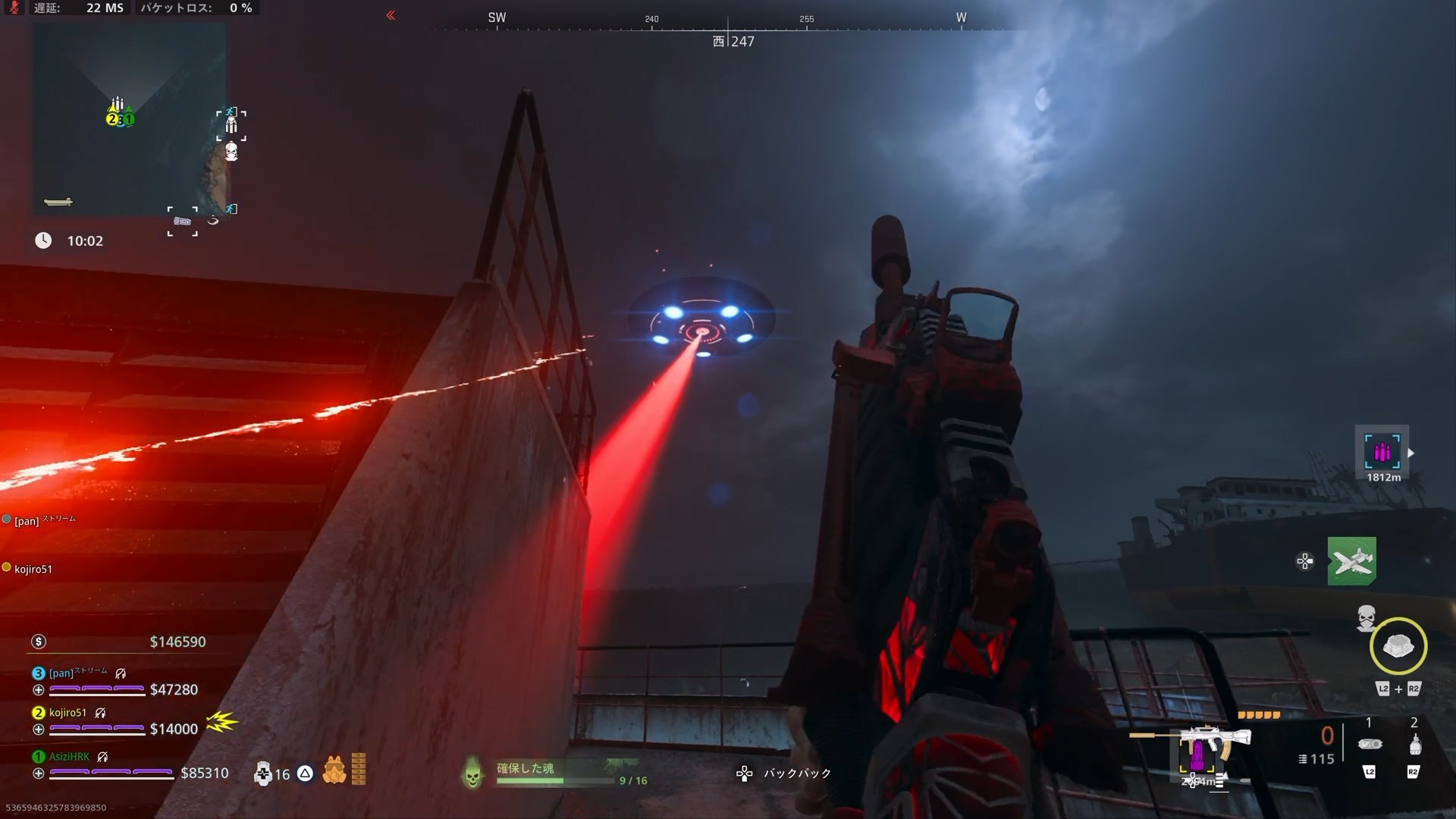Click the dollar sign icon beside team cash total
Viewport: 1456px width, 819px height.
(37, 642)
